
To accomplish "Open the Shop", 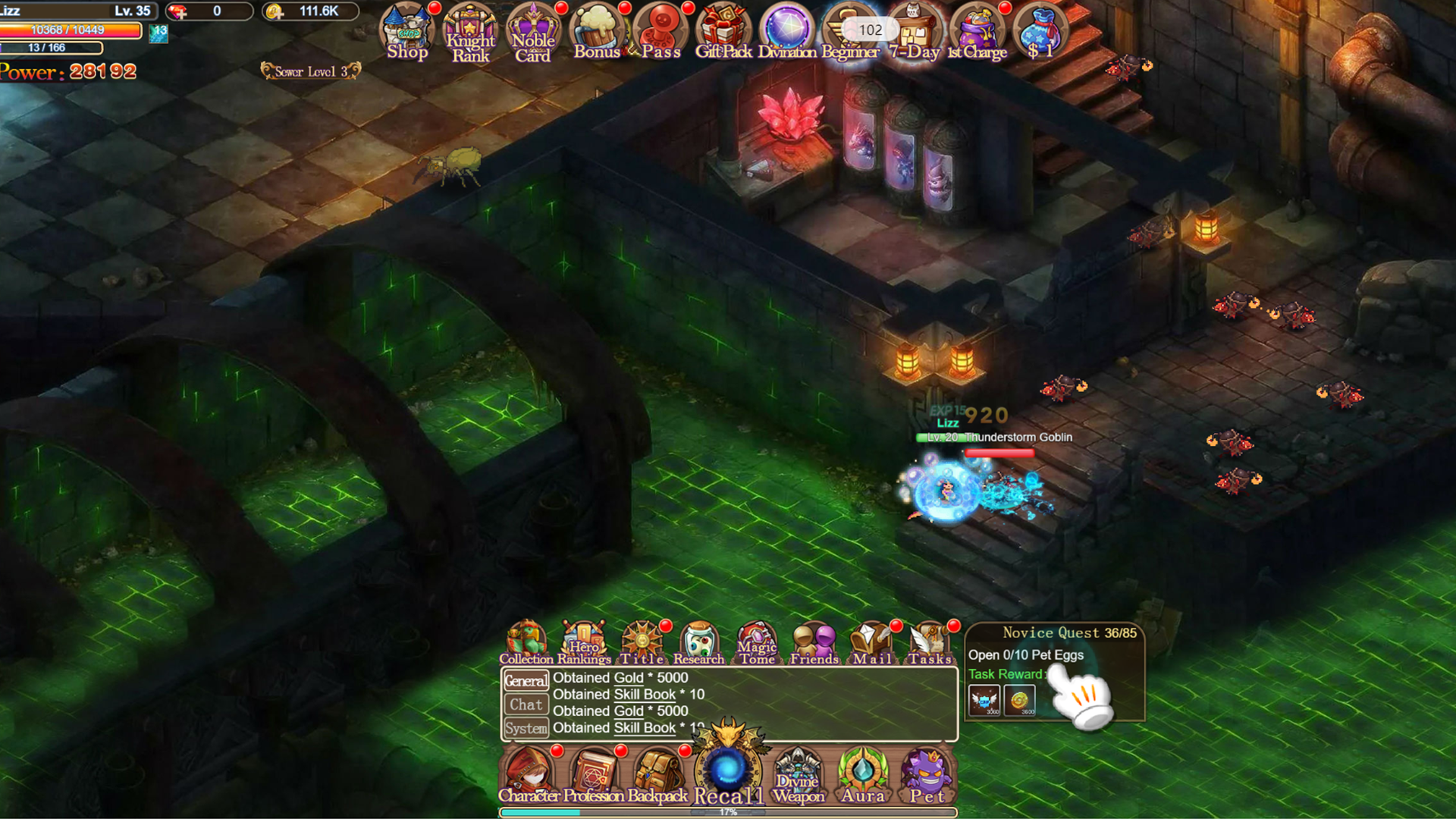I will click(407, 30).
